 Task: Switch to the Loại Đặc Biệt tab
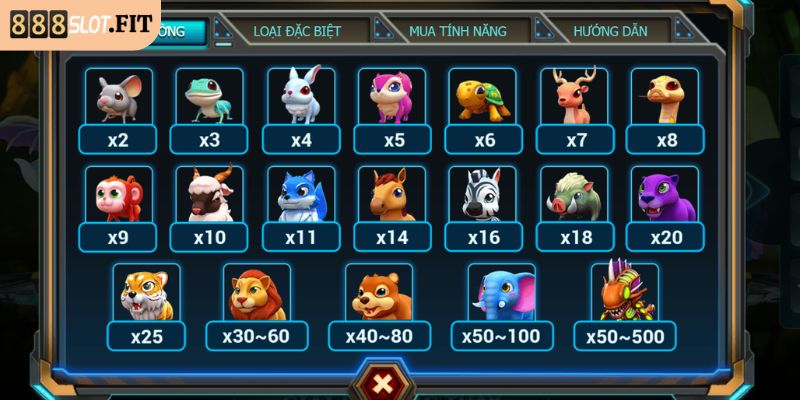297,31
